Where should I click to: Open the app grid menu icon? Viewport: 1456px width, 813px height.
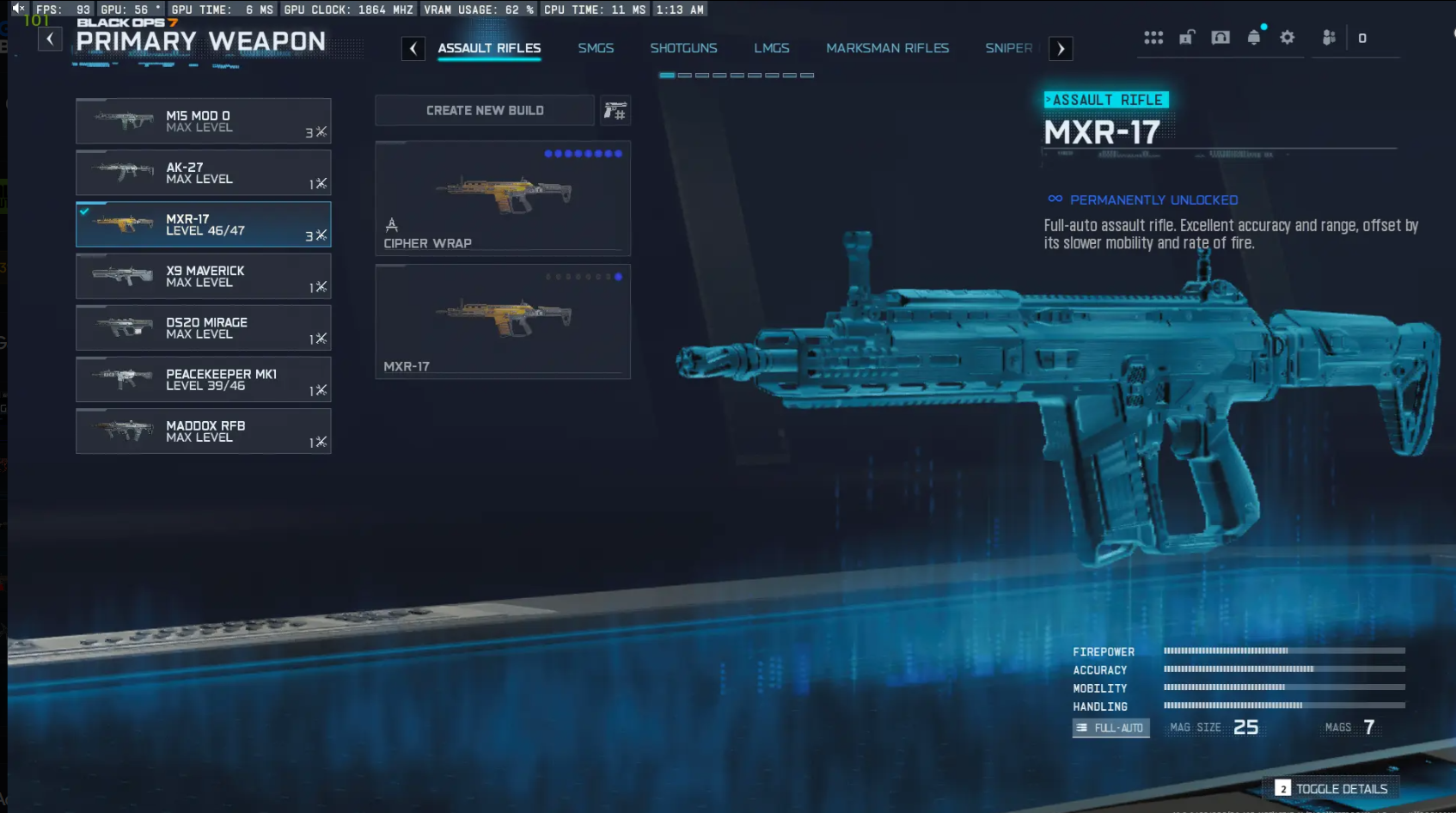click(x=1153, y=37)
